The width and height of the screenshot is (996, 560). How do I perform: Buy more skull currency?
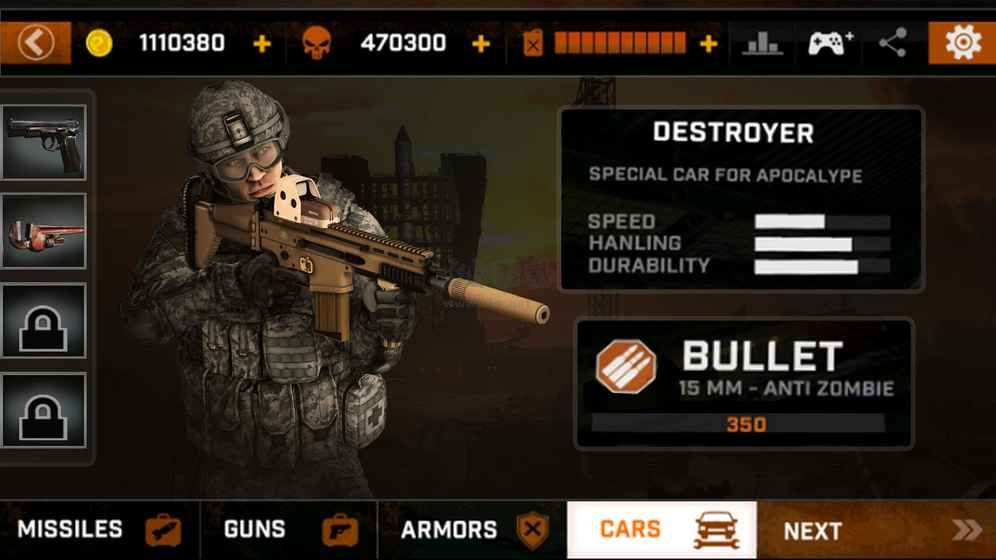[481, 44]
